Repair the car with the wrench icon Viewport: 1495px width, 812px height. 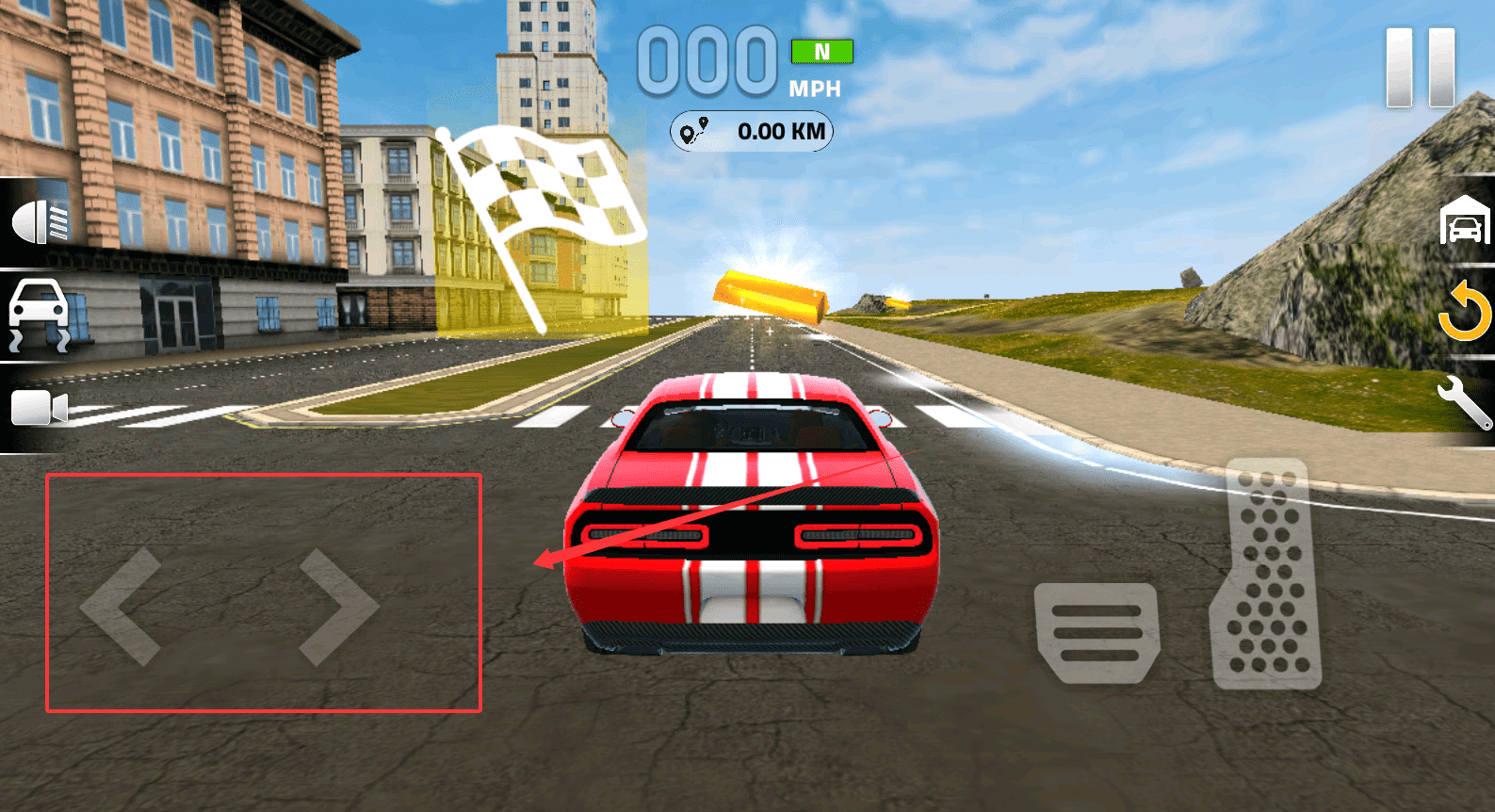coord(1464,400)
